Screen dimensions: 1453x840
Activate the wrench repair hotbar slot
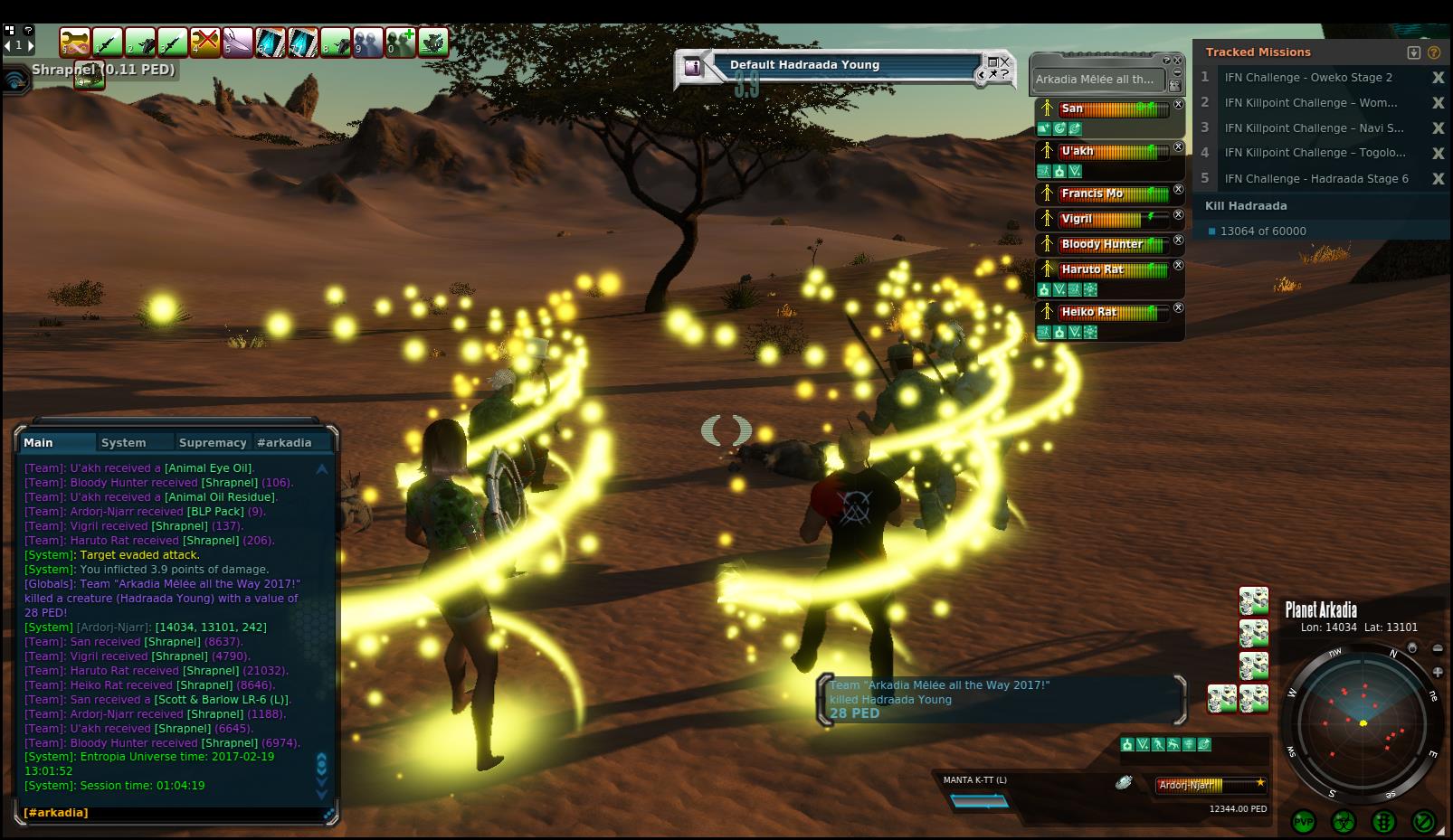tap(74, 42)
